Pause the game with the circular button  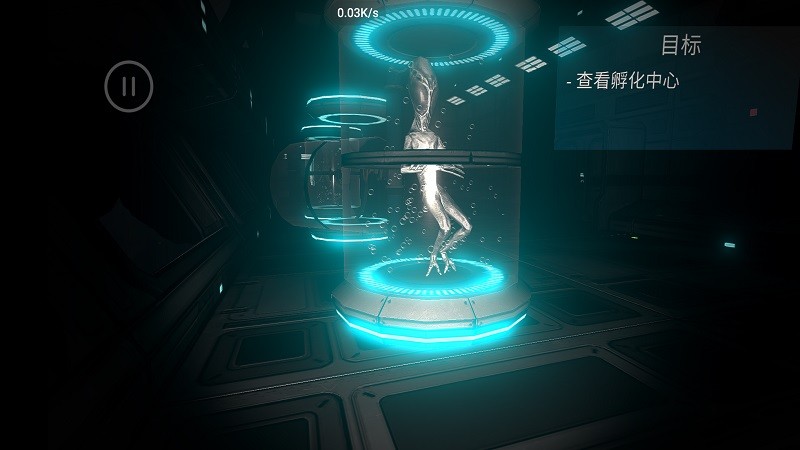[129, 86]
